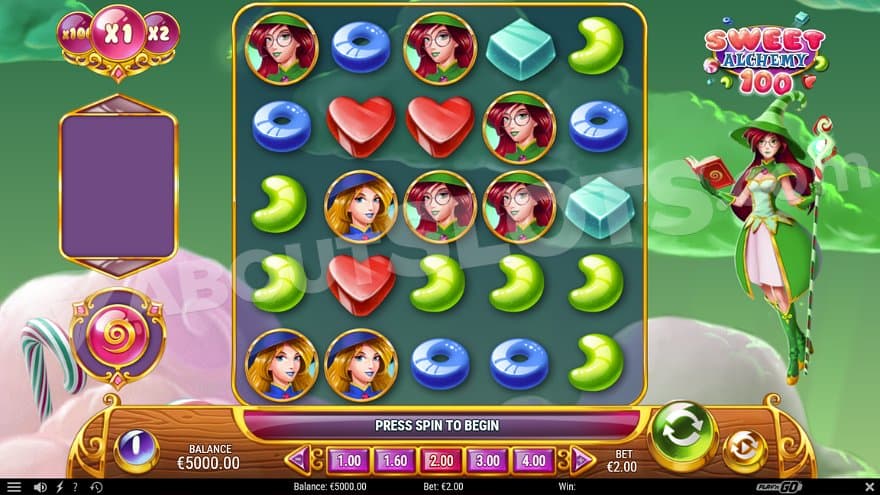Screen dimensions: 880x495
Task: Choose the 1.60 bet value
Action: click(394, 461)
